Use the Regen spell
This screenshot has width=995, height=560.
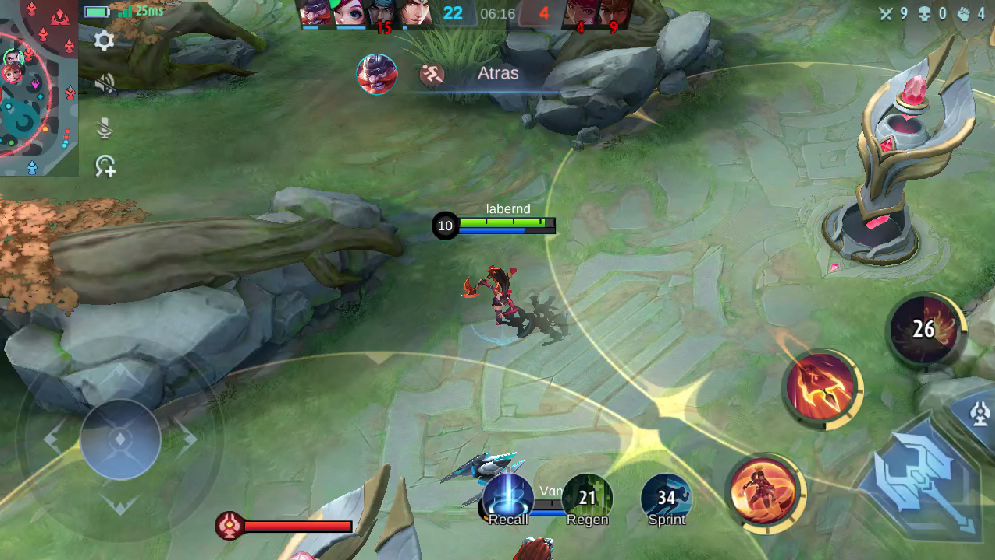click(587, 497)
